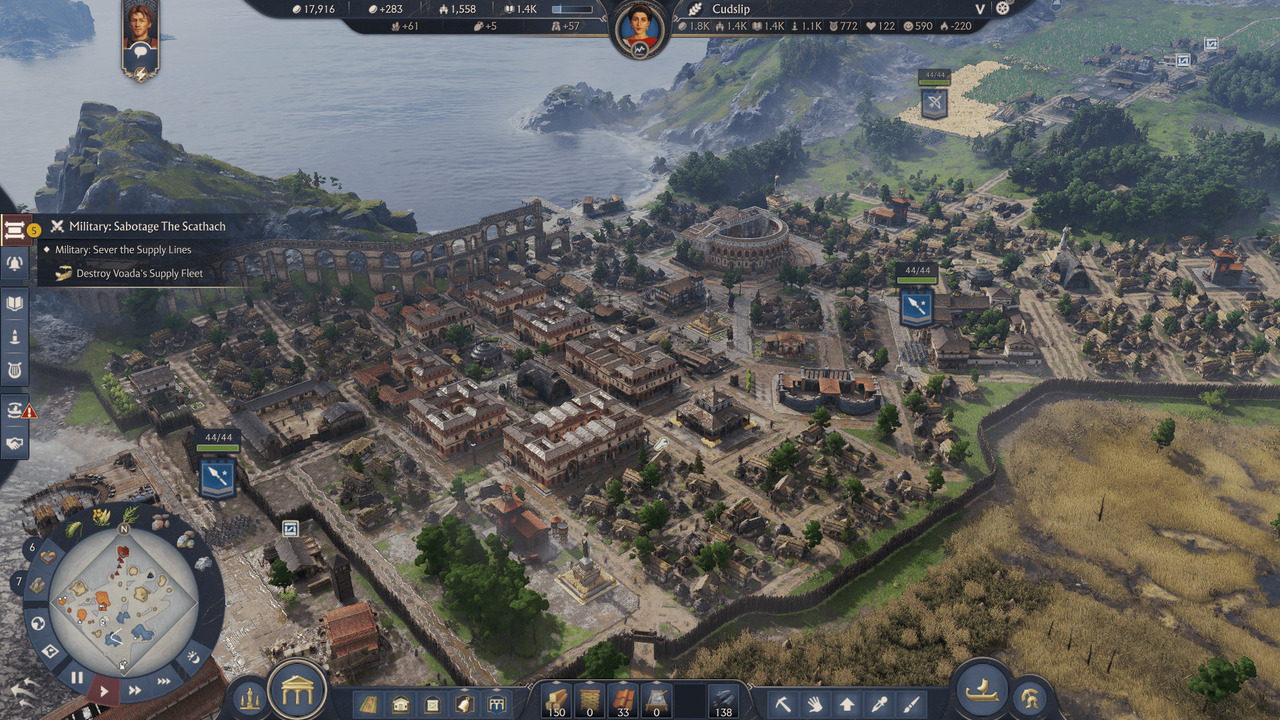
Task: Select the pickaxe demolish tool
Action: (x=783, y=703)
